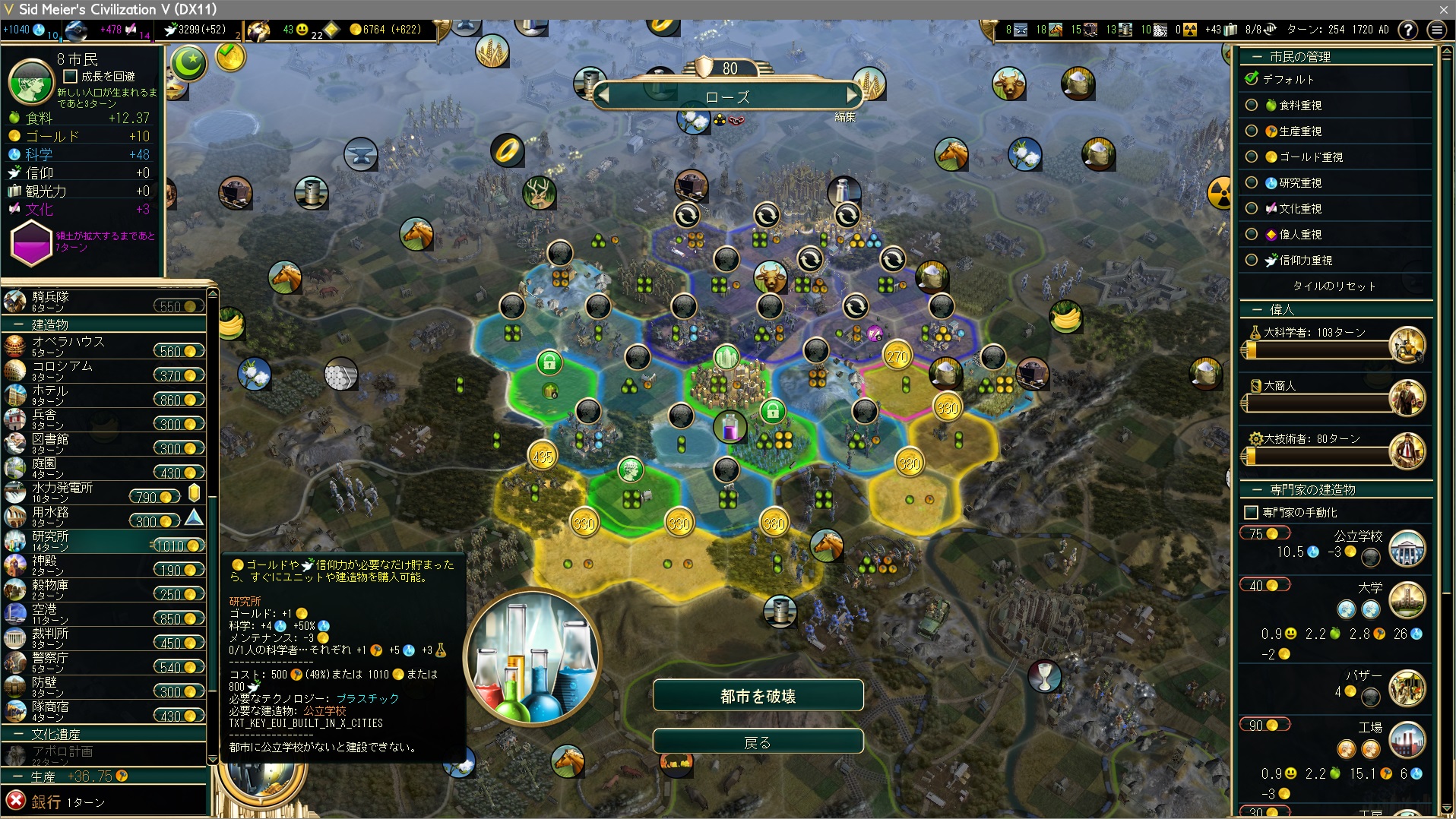Screen dimensions: 1456x819
Task: Click the 都市を破壊 raze city button
Action: coord(758,696)
